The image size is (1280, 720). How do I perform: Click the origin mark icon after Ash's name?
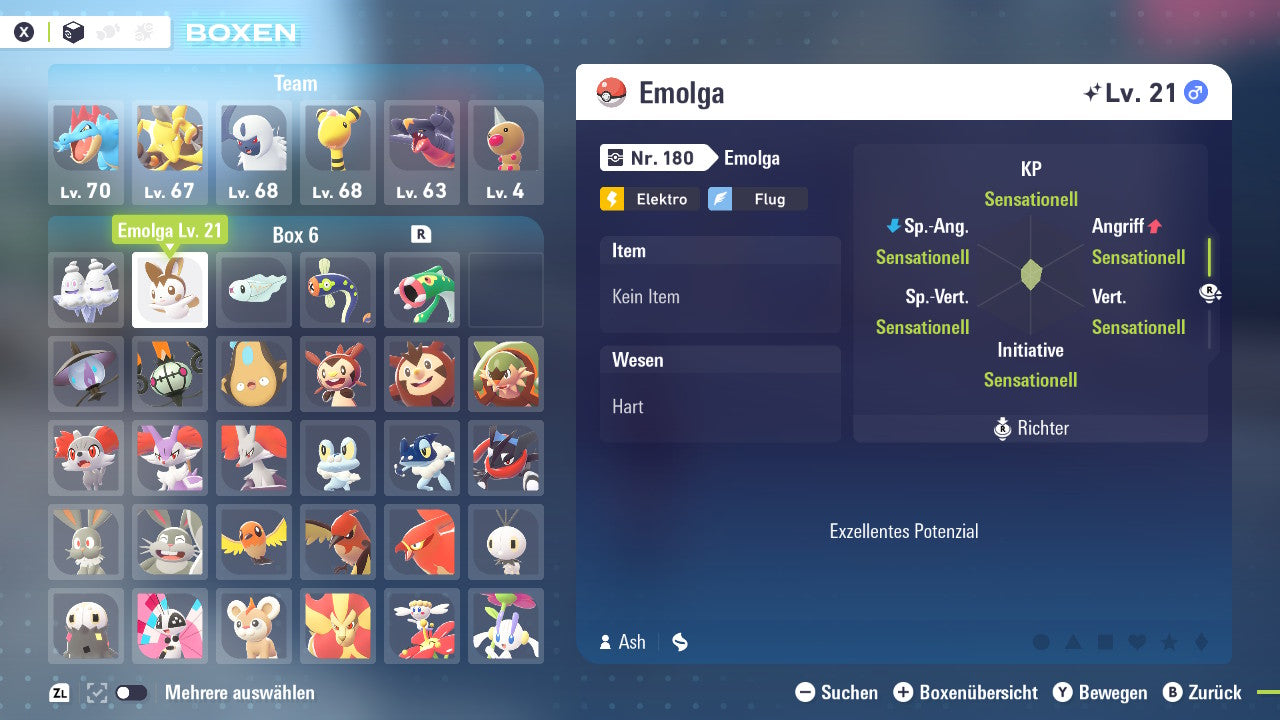(x=680, y=642)
